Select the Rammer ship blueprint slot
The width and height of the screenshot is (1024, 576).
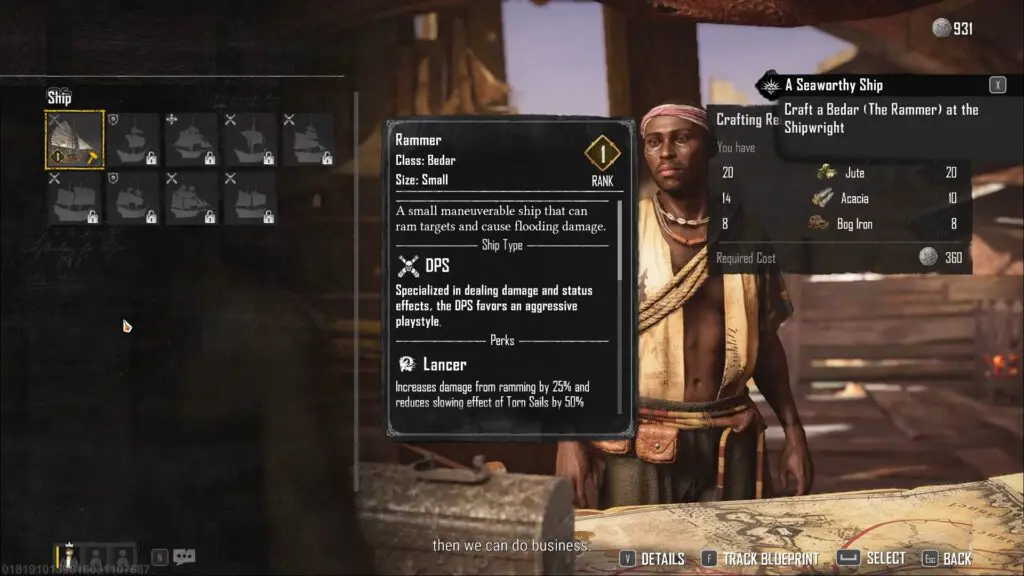(75, 139)
